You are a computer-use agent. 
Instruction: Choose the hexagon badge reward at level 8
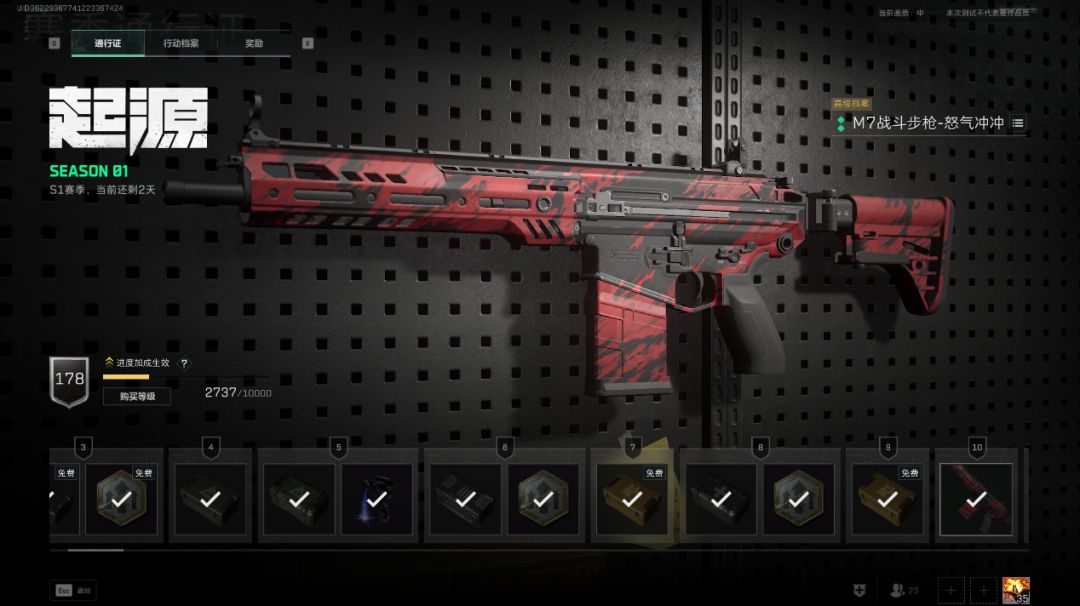[798, 499]
